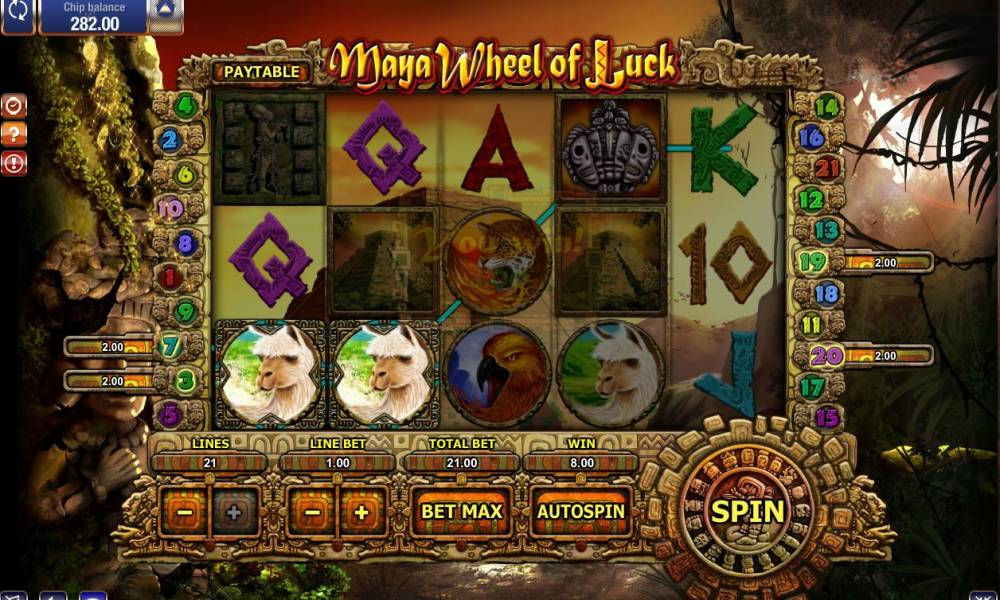
Task: Open the red clock history icon
Action: pyautogui.click(x=14, y=106)
